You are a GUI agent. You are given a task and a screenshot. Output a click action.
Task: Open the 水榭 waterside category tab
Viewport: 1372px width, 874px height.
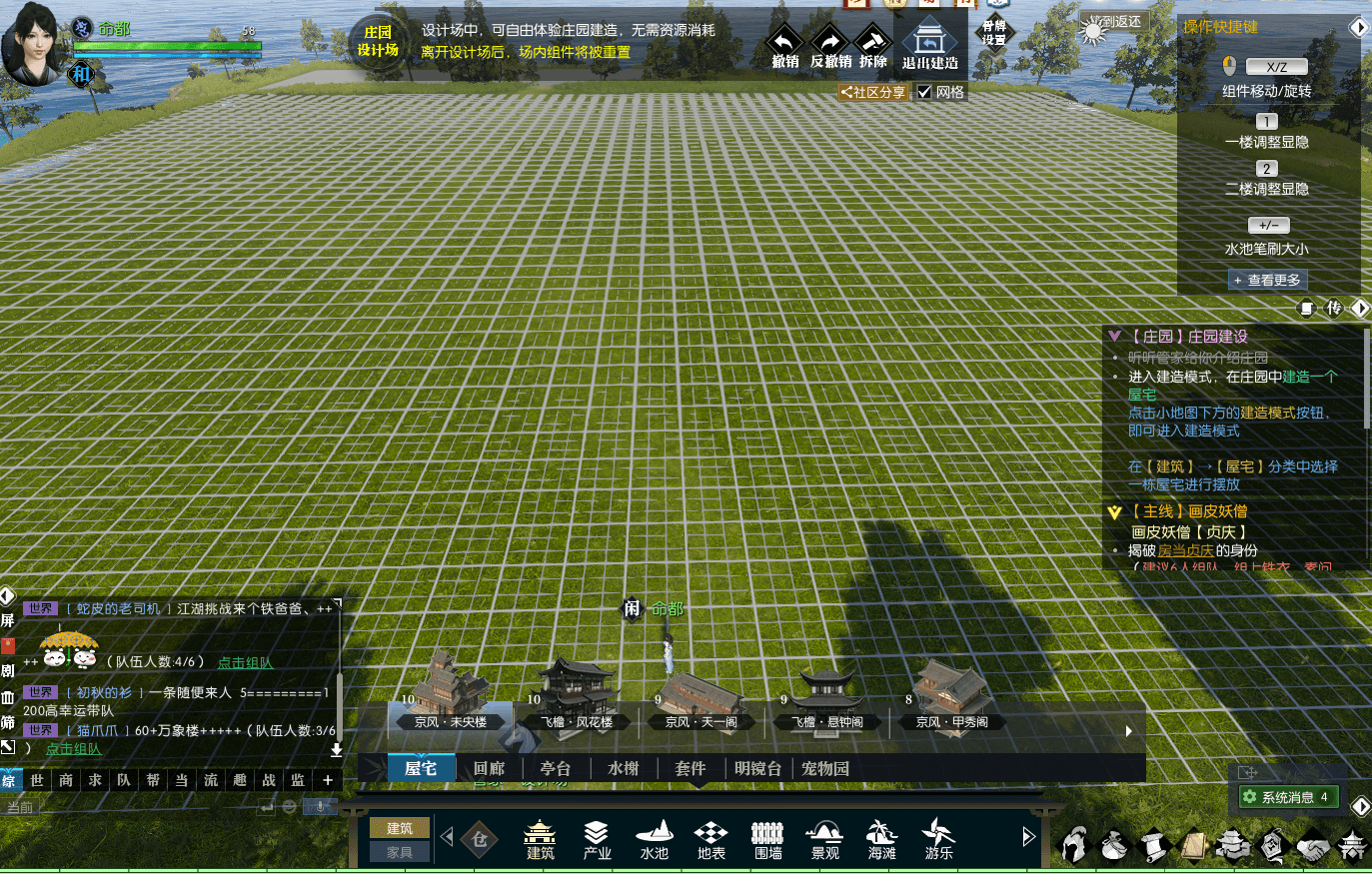pos(623,768)
